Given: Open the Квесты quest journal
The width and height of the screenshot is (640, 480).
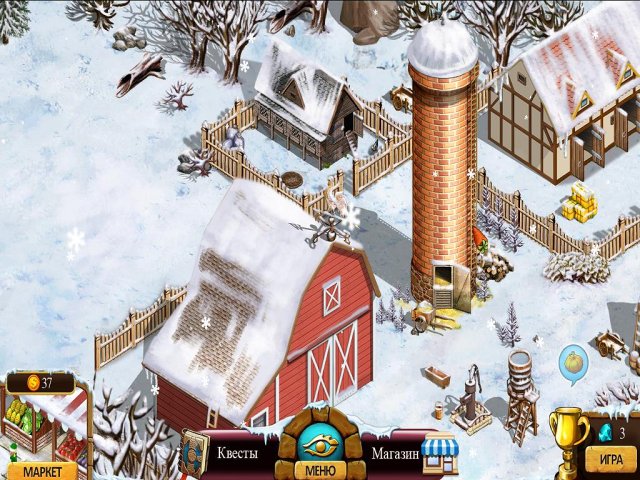Looking at the screenshot, I should [237, 453].
